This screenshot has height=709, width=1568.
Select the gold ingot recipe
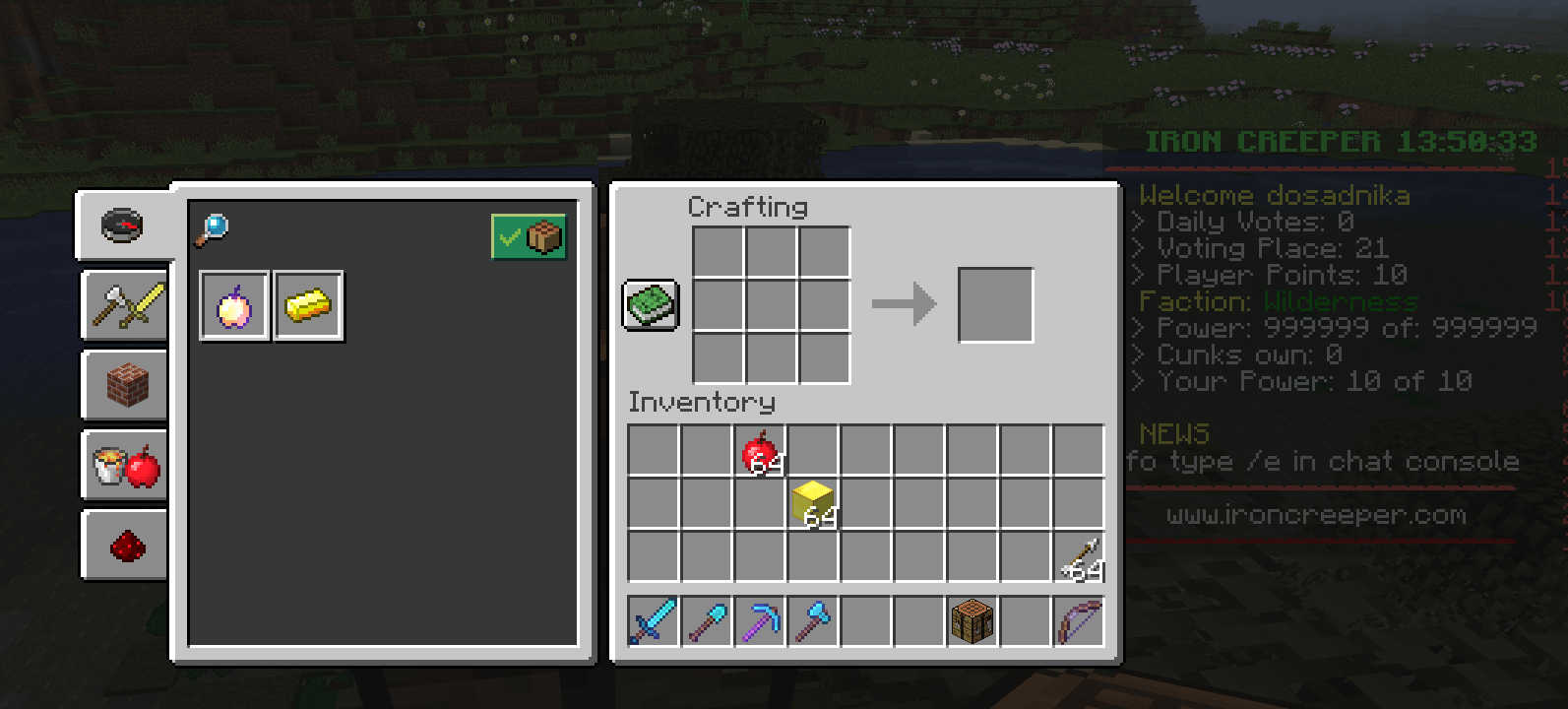tap(308, 306)
